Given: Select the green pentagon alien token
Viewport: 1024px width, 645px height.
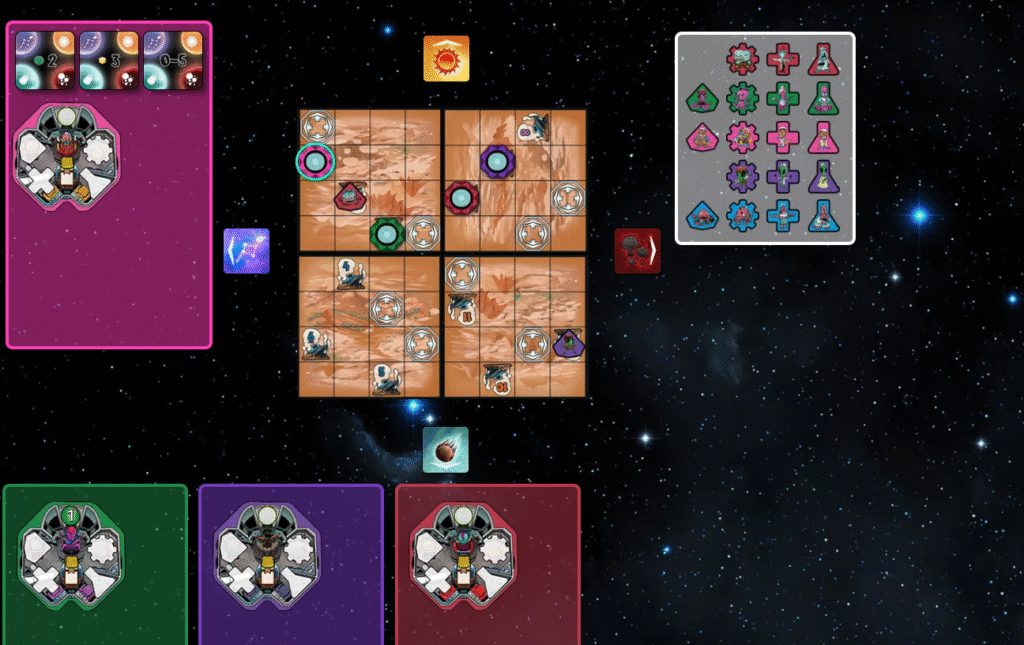Looking at the screenshot, I should click(x=703, y=98).
